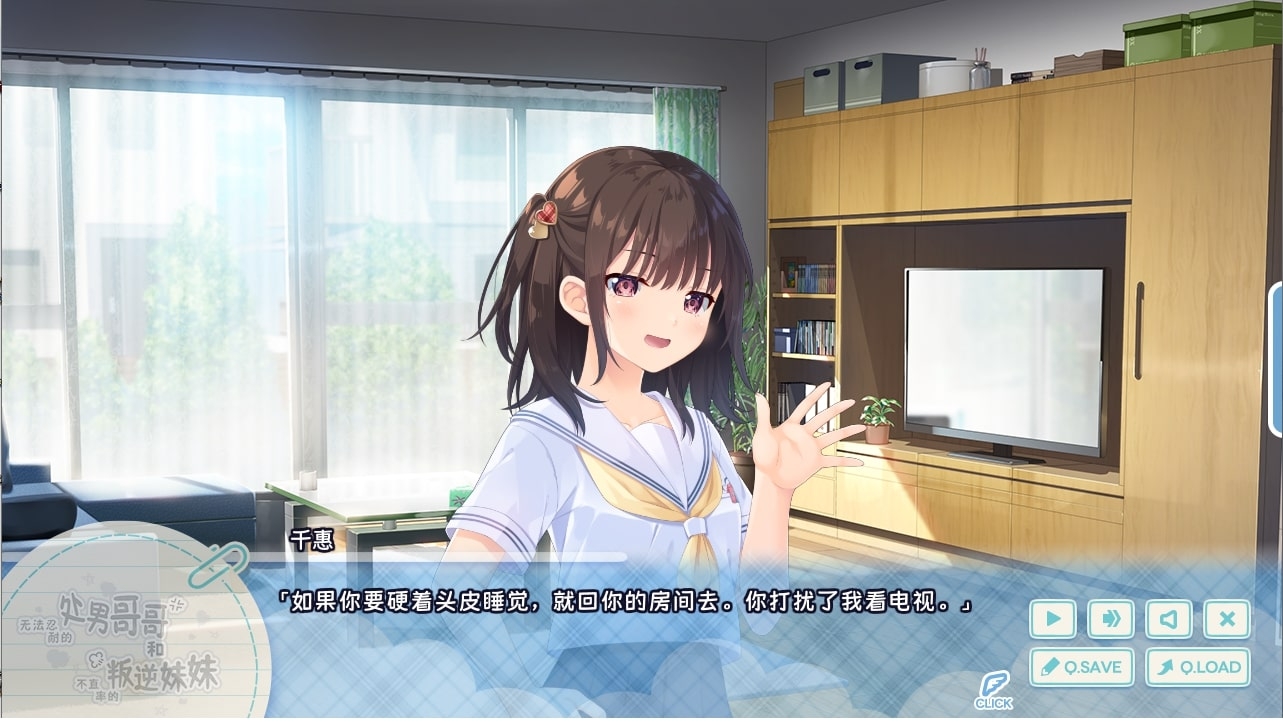The width and height of the screenshot is (1283, 722).
Task: Start auto-play with the play triangle button
Action: (1052, 619)
